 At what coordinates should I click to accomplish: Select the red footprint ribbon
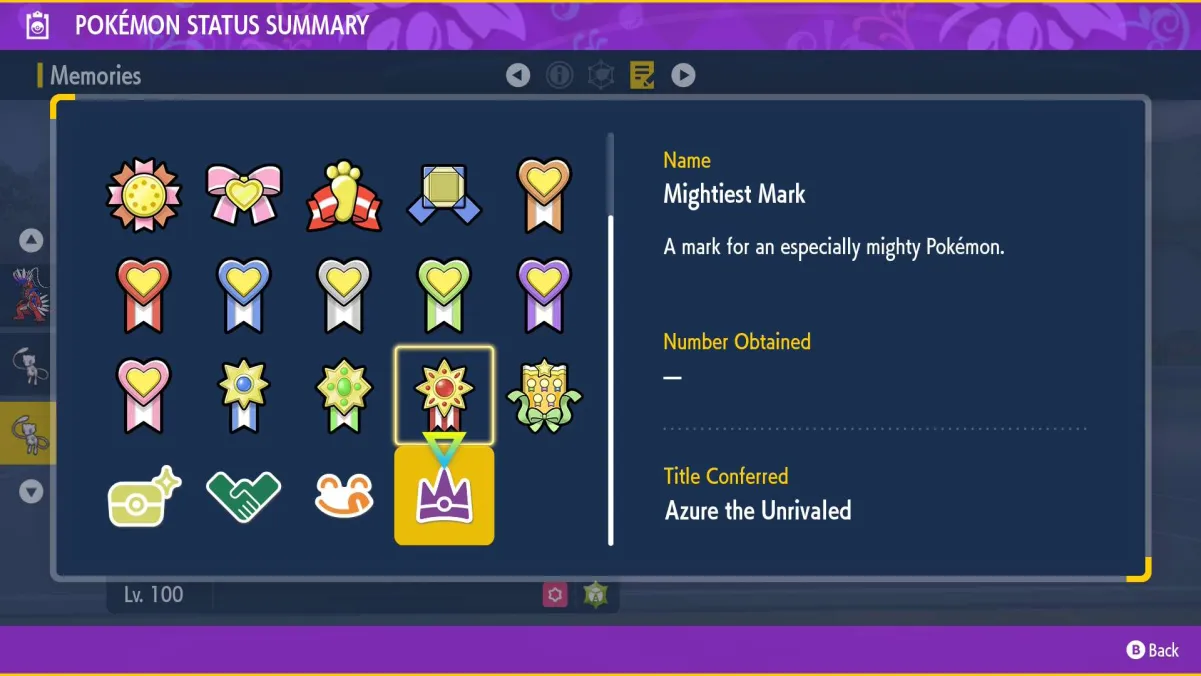tap(344, 193)
